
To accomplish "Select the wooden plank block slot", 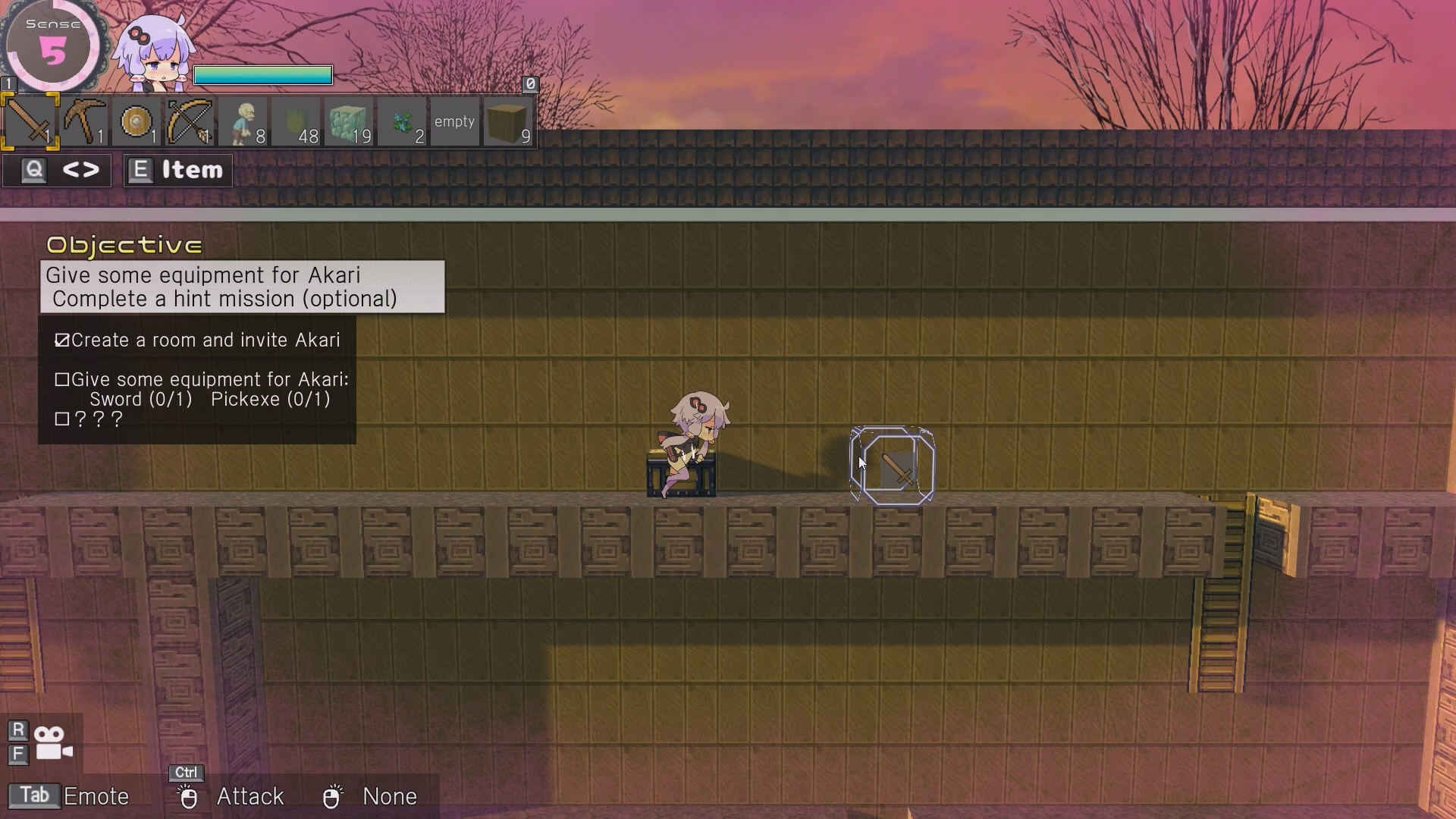I will click(508, 121).
